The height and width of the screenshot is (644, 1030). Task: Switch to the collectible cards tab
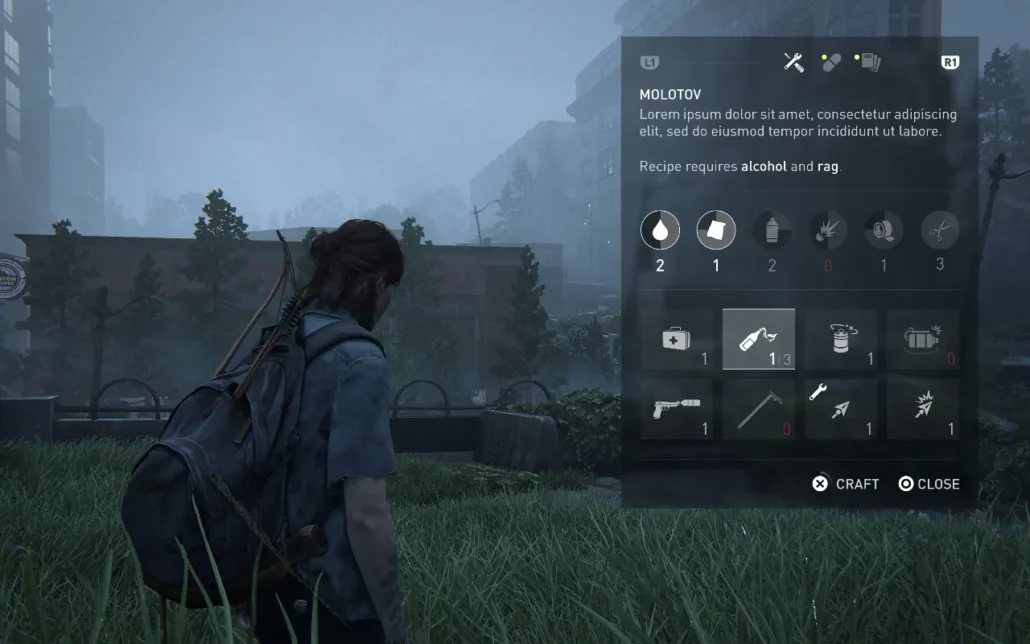(867, 62)
